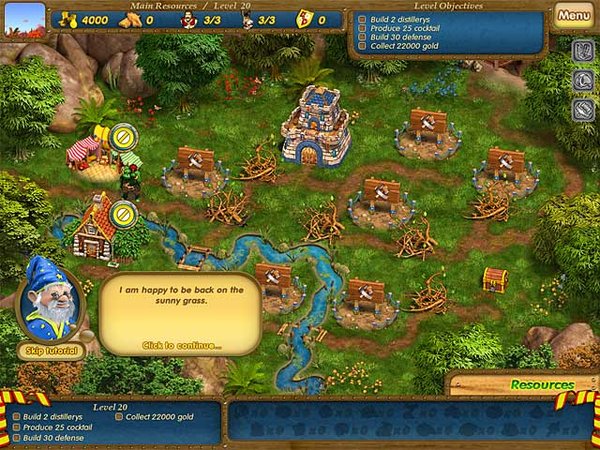Viewport: 600px width, 450px height.
Task: Select the yellow badge above the orange-roofed cottage
Action: click(123, 212)
